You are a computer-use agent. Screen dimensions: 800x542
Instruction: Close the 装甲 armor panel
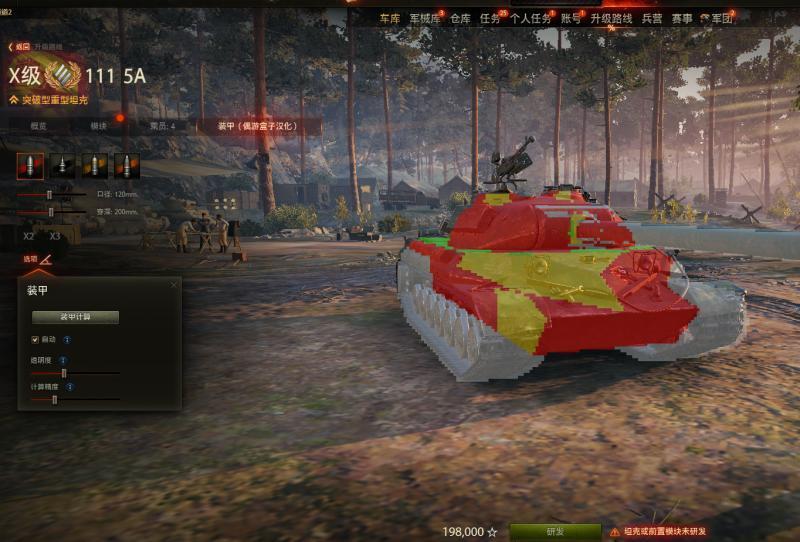pos(173,285)
